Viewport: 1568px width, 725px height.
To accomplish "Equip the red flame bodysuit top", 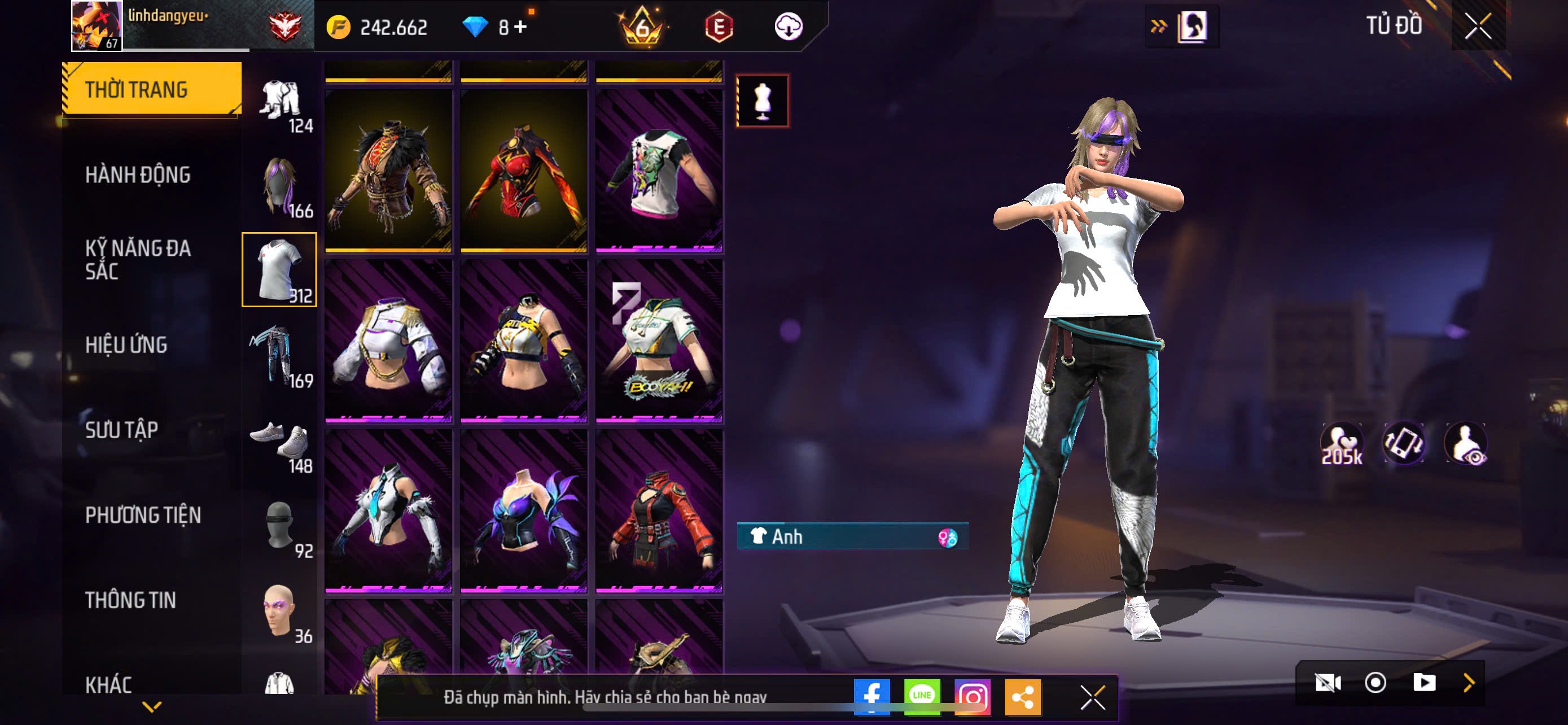I will (523, 171).
